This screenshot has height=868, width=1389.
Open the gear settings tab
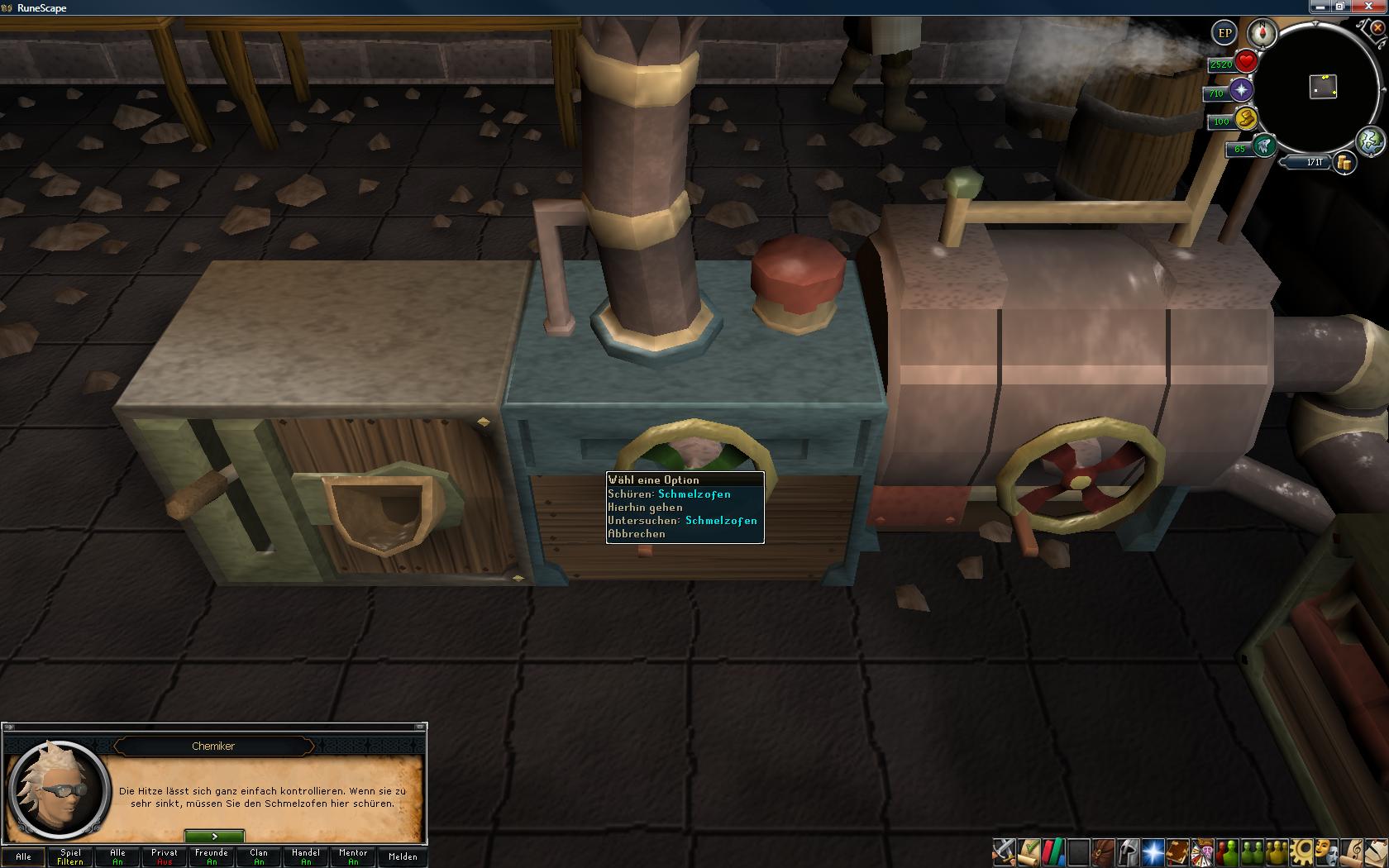click(1303, 851)
